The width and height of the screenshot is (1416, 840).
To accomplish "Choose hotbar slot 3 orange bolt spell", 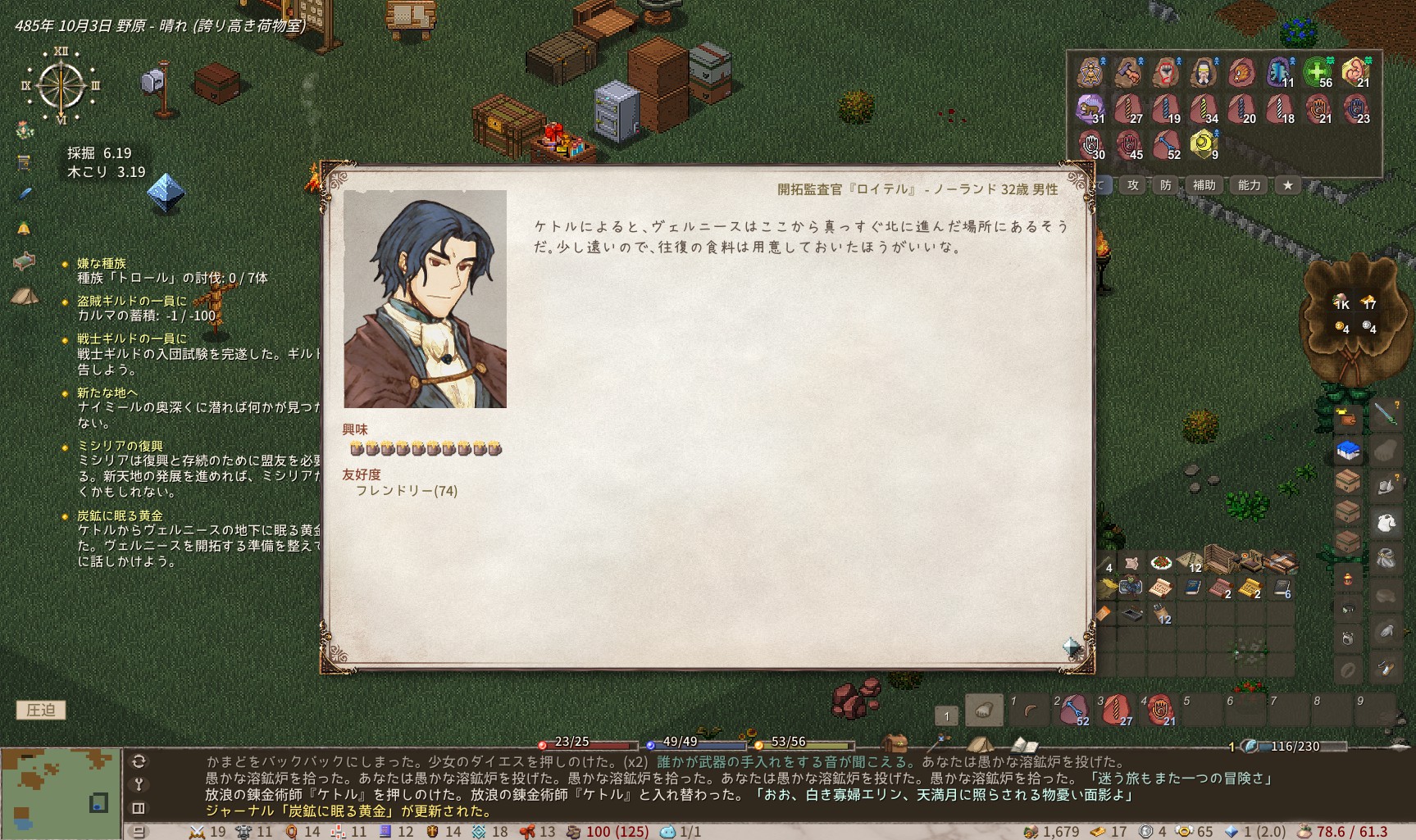I will point(1117,710).
